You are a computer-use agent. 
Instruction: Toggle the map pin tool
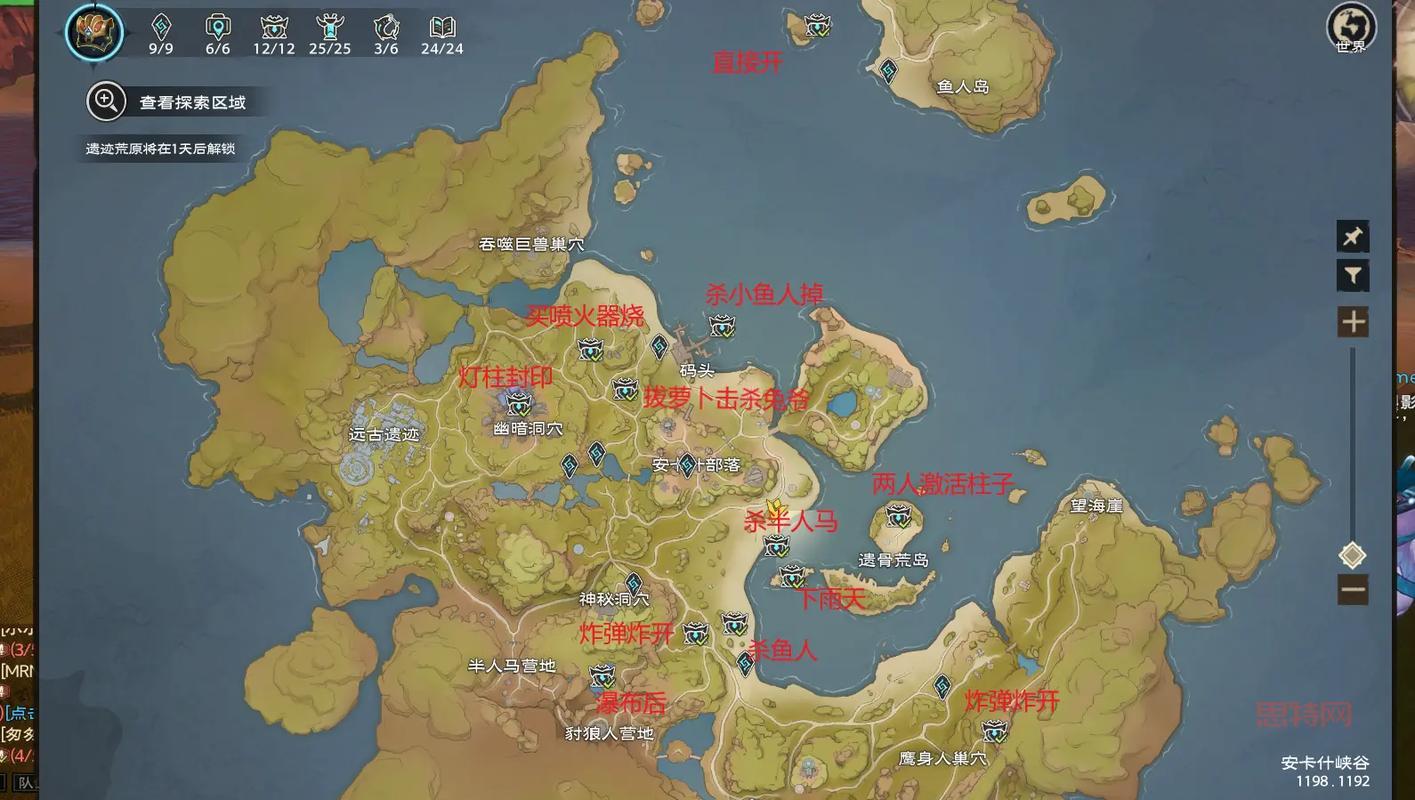pos(1352,236)
